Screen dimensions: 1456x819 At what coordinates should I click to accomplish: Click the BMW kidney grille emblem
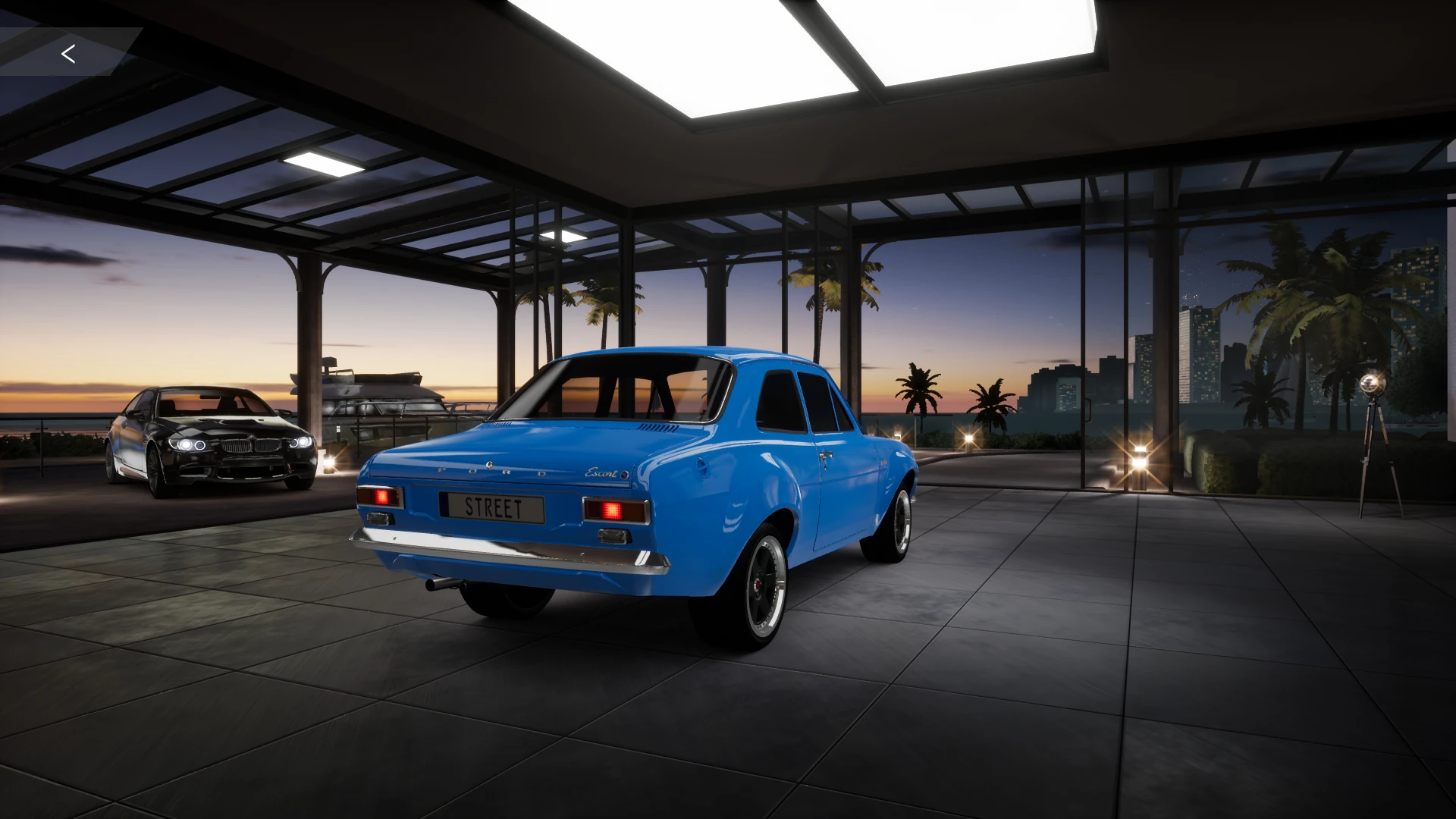251,439
